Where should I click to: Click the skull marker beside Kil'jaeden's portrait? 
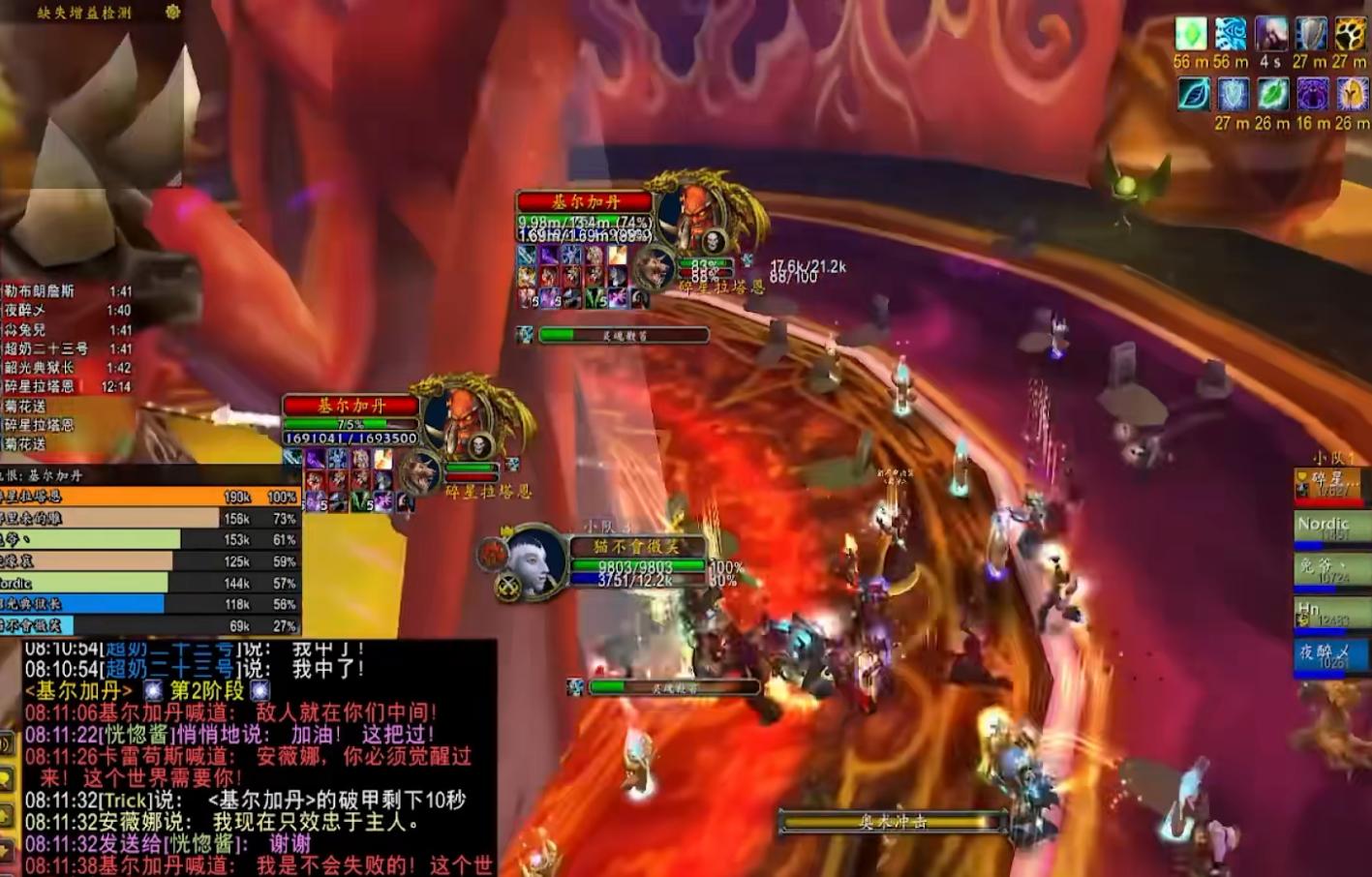click(713, 240)
